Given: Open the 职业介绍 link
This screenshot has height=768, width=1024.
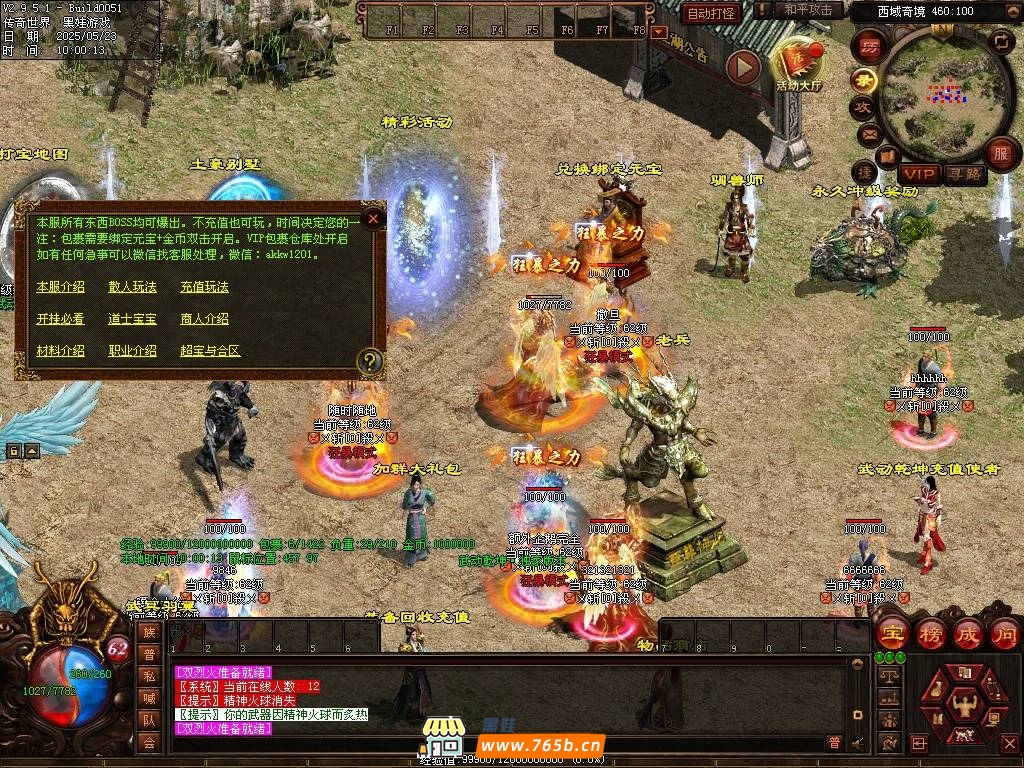Looking at the screenshot, I should [x=132, y=351].
